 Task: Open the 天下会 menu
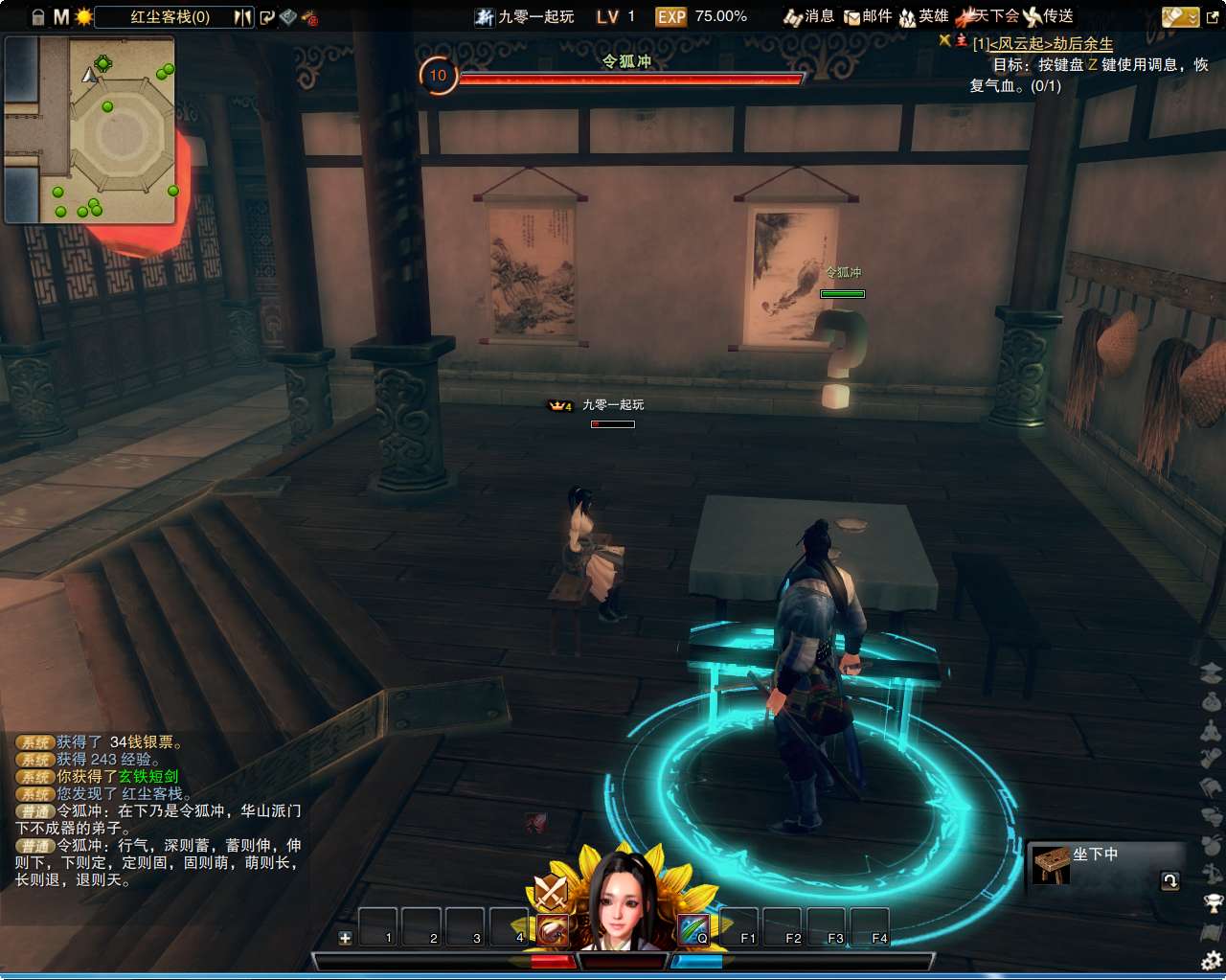990,16
